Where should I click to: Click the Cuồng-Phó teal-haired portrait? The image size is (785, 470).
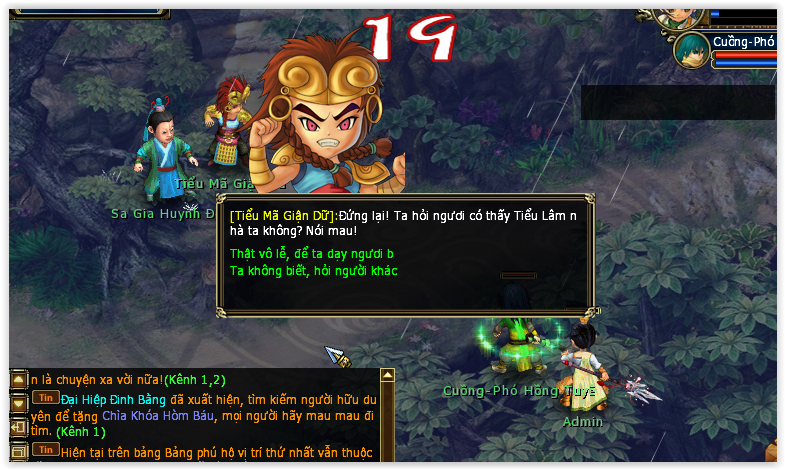(691, 50)
